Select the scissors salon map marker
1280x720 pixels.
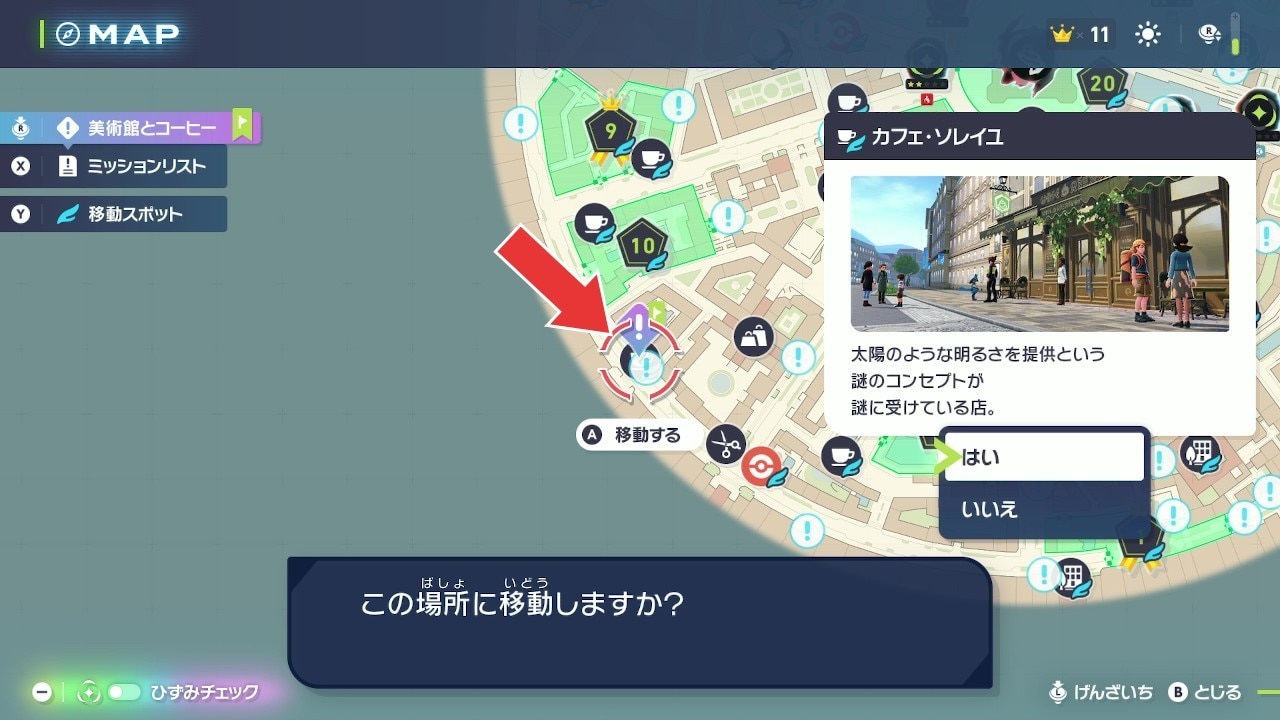[x=725, y=443]
